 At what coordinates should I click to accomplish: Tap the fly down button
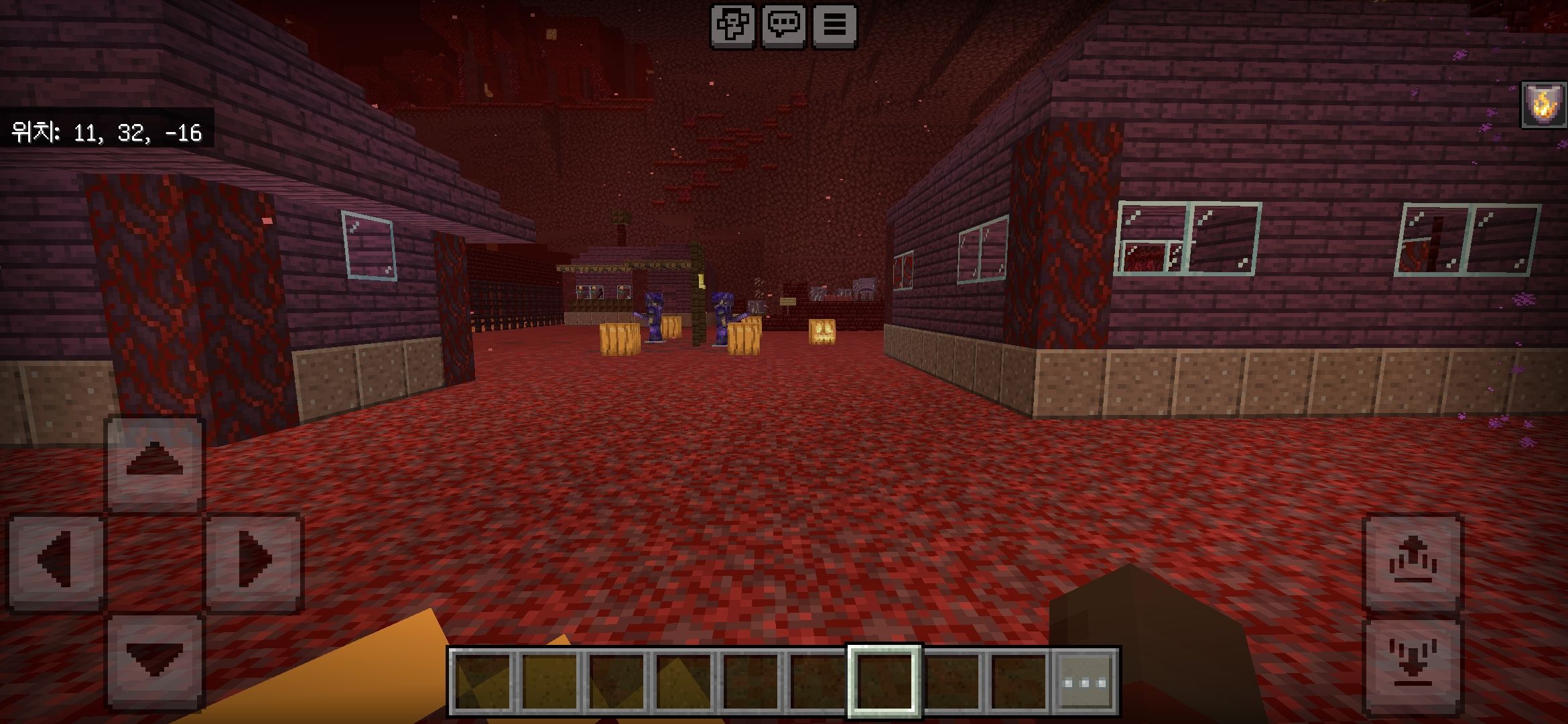tap(1413, 665)
